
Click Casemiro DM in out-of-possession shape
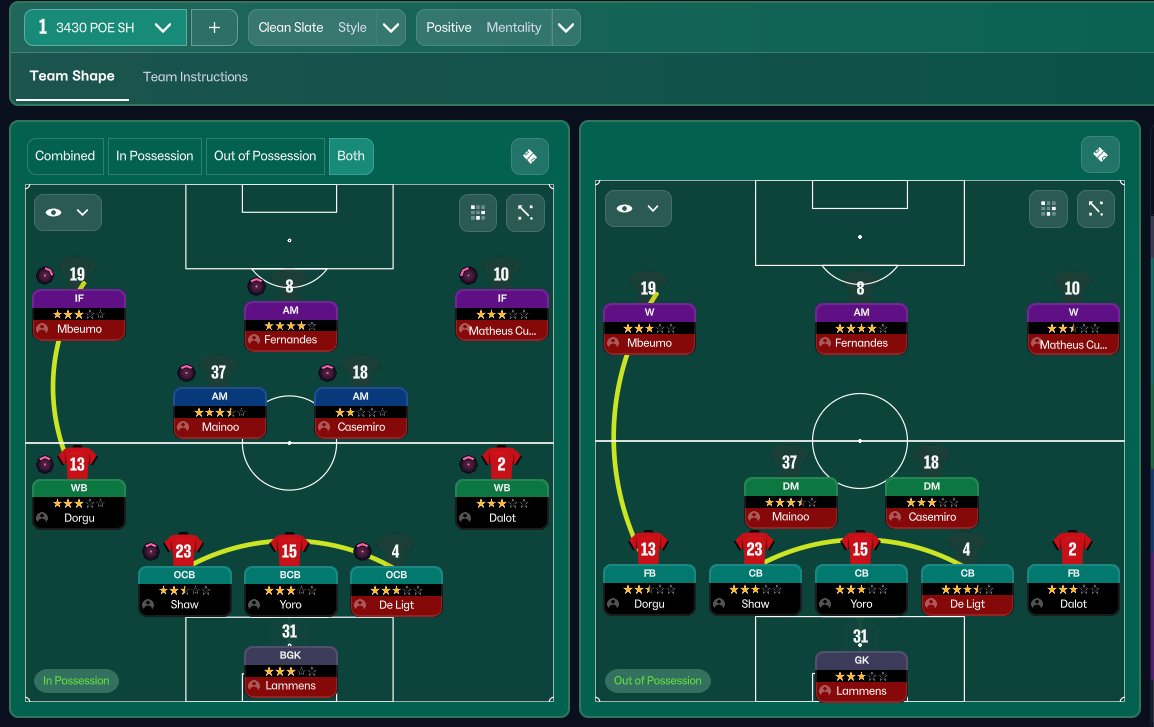pos(932,503)
